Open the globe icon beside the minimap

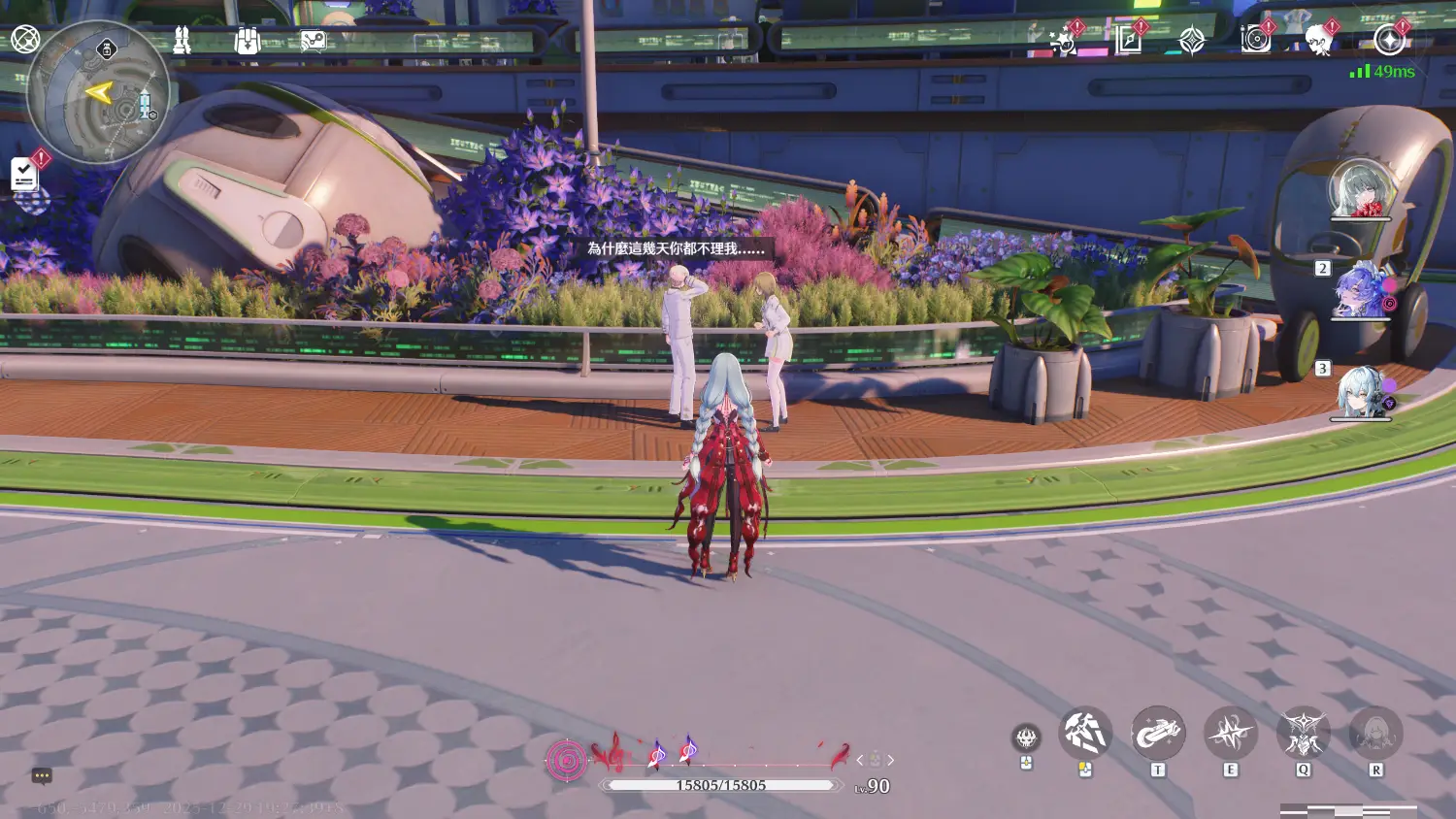click(x=25, y=40)
